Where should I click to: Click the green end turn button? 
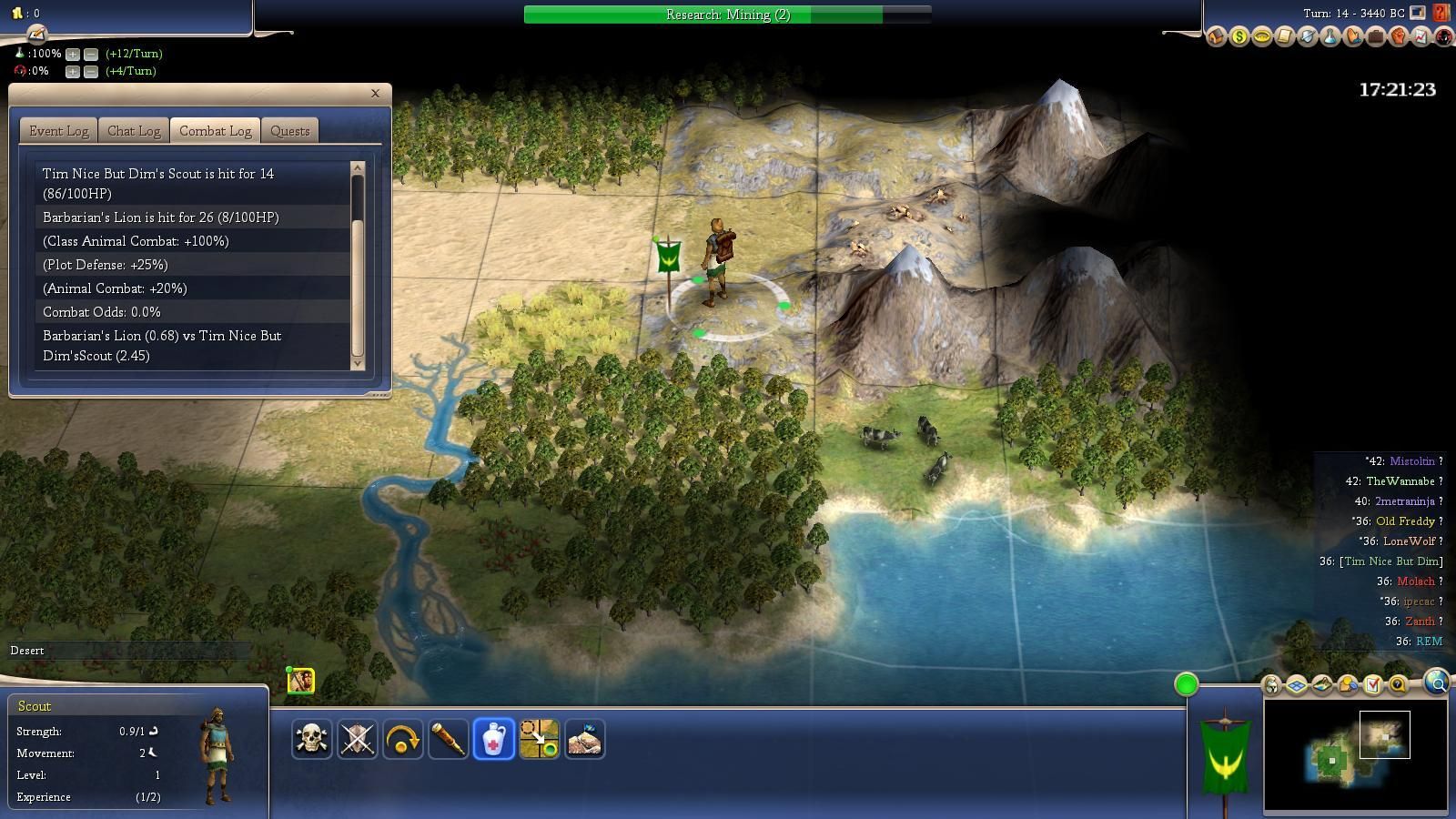pyautogui.click(x=1186, y=684)
